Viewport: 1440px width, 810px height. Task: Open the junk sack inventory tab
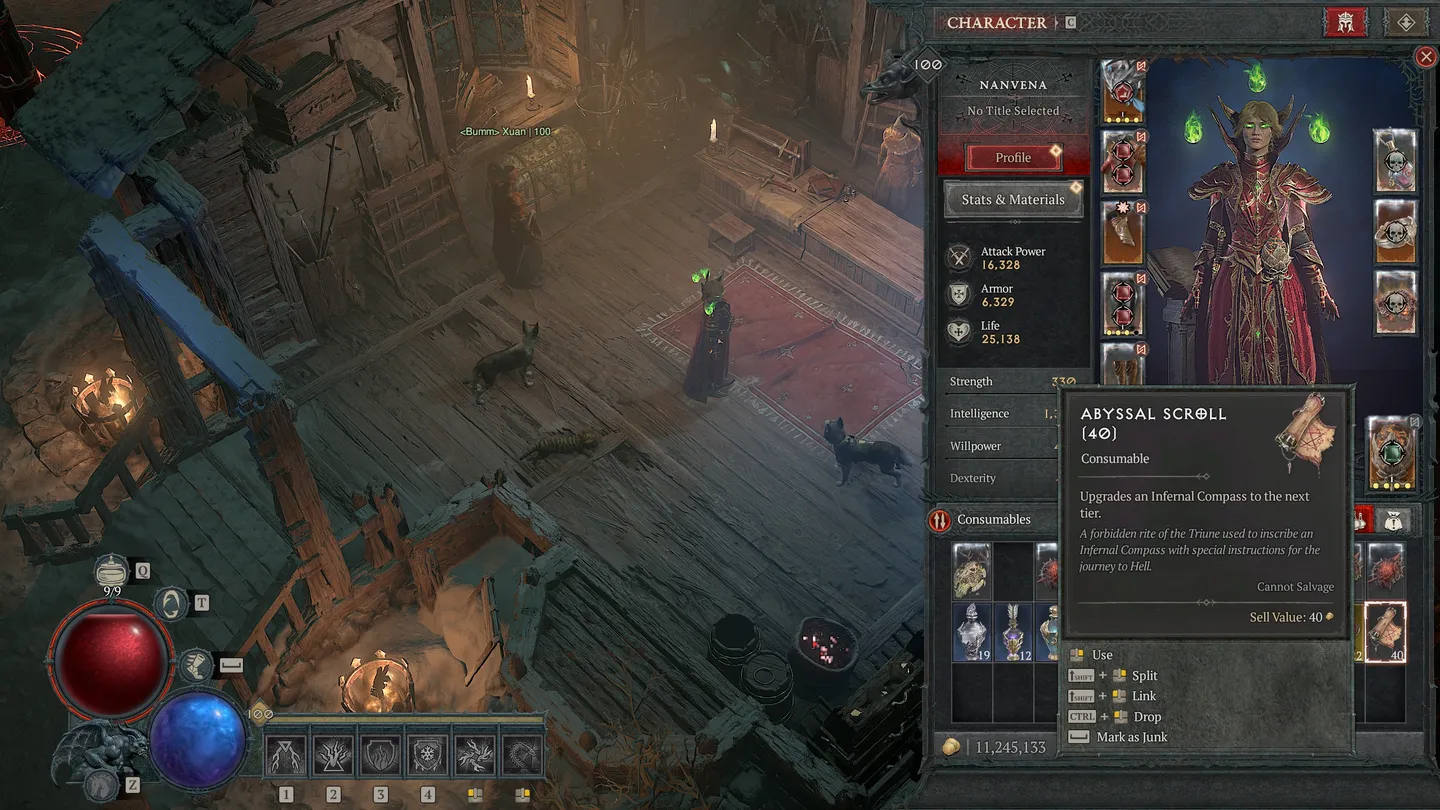[1394, 521]
